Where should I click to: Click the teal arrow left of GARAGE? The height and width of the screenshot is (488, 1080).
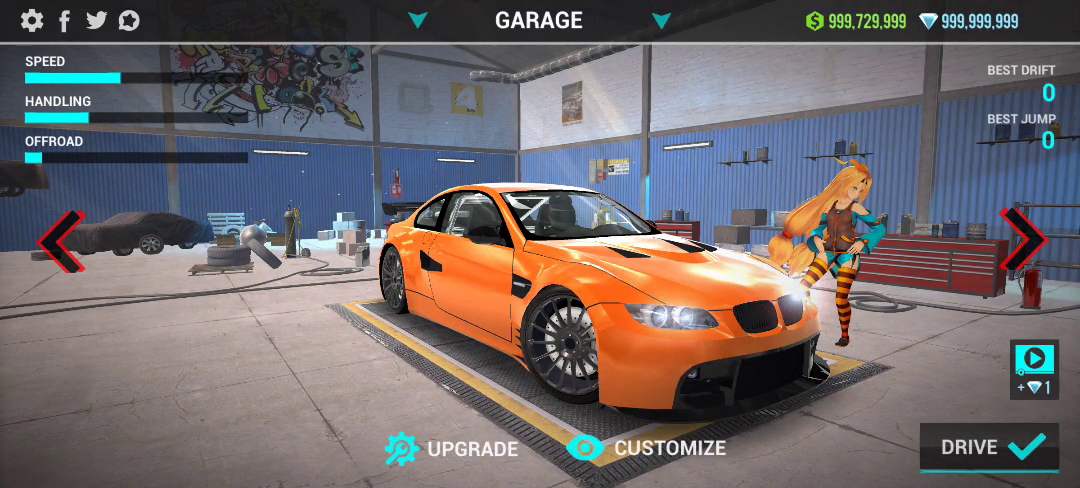click(x=418, y=20)
